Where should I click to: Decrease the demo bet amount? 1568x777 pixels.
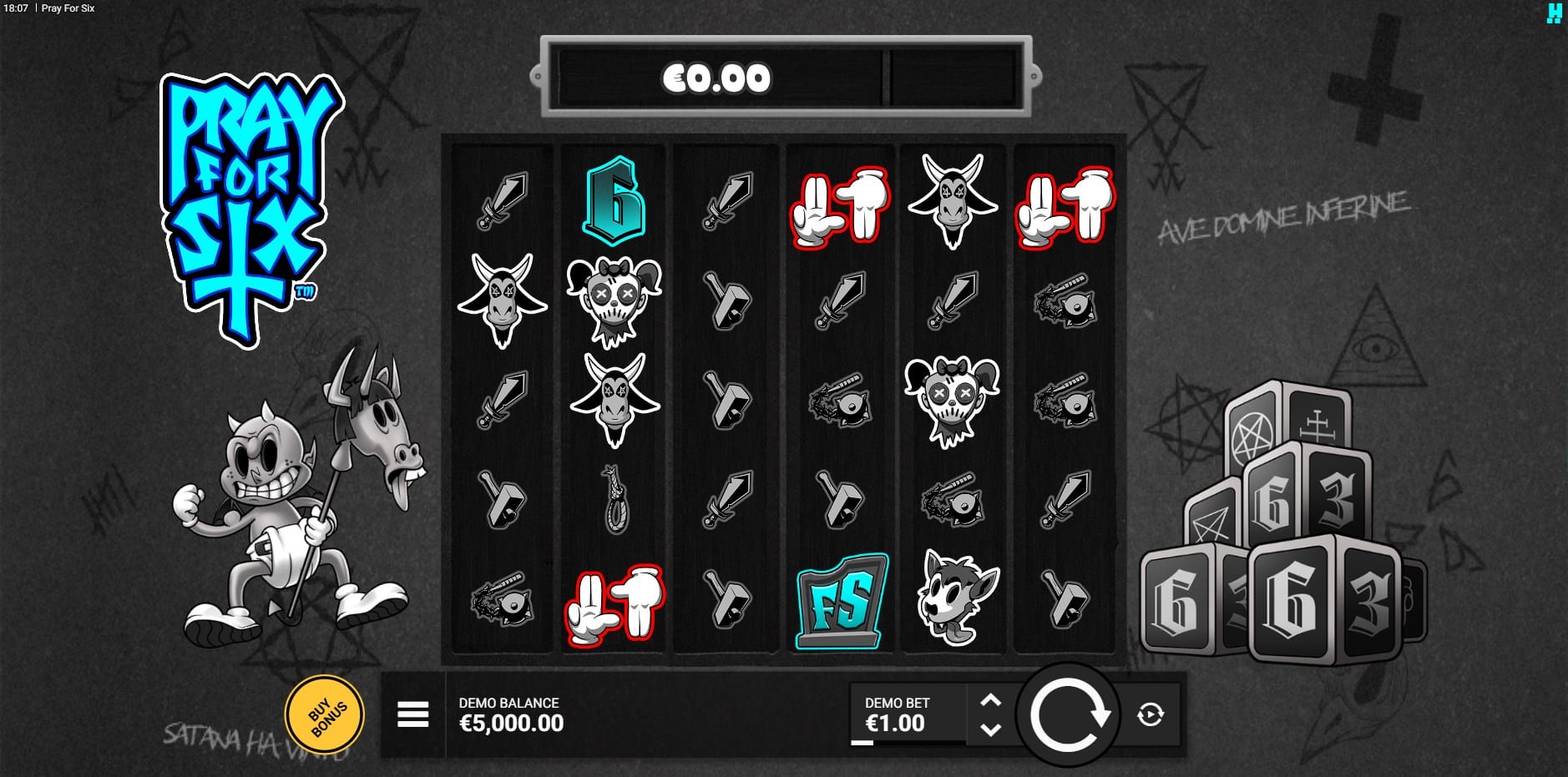tap(990, 729)
